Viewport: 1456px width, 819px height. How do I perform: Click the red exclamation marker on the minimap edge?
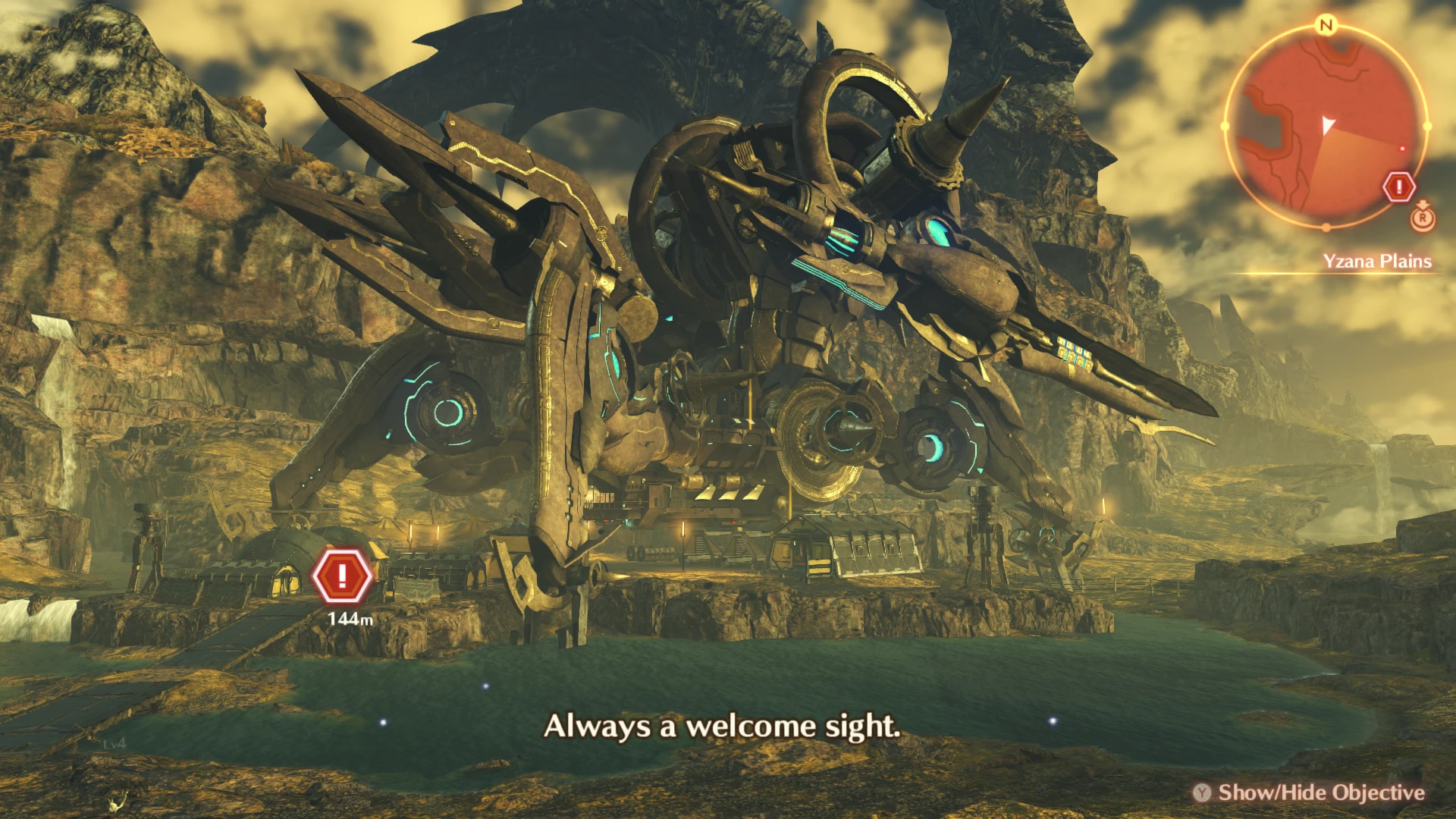(x=1399, y=187)
